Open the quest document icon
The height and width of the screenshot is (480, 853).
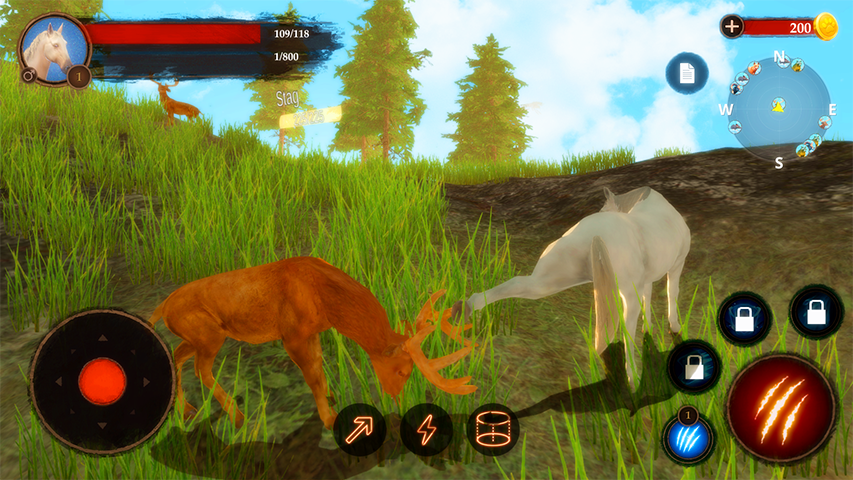(687, 73)
